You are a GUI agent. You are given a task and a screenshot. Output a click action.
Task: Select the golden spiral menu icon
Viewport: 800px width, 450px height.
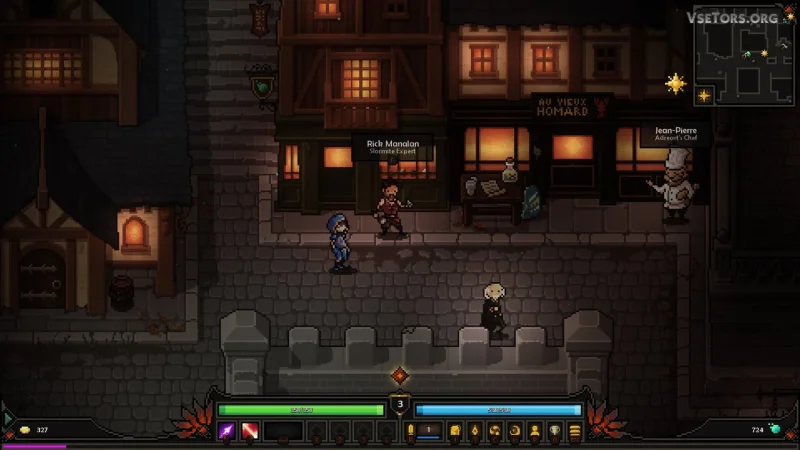tap(514, 430)
